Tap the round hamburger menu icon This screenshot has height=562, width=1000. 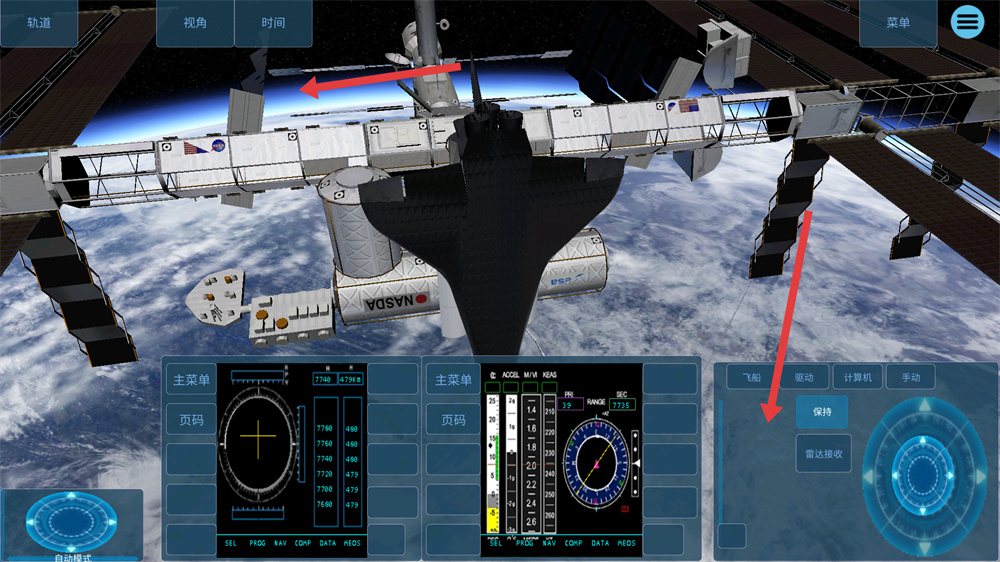coord(967,21)
